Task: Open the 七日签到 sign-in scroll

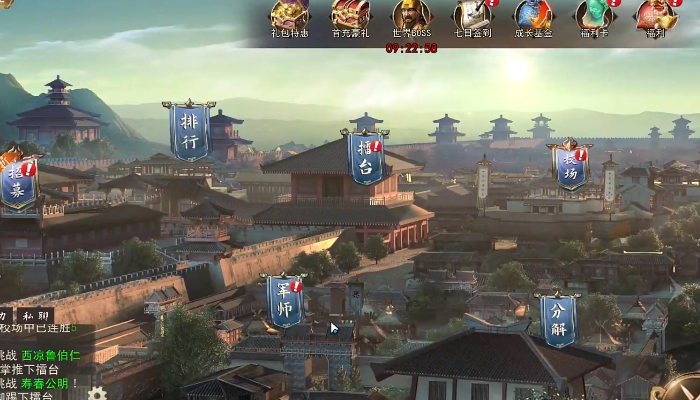Action: click(472, 17)
